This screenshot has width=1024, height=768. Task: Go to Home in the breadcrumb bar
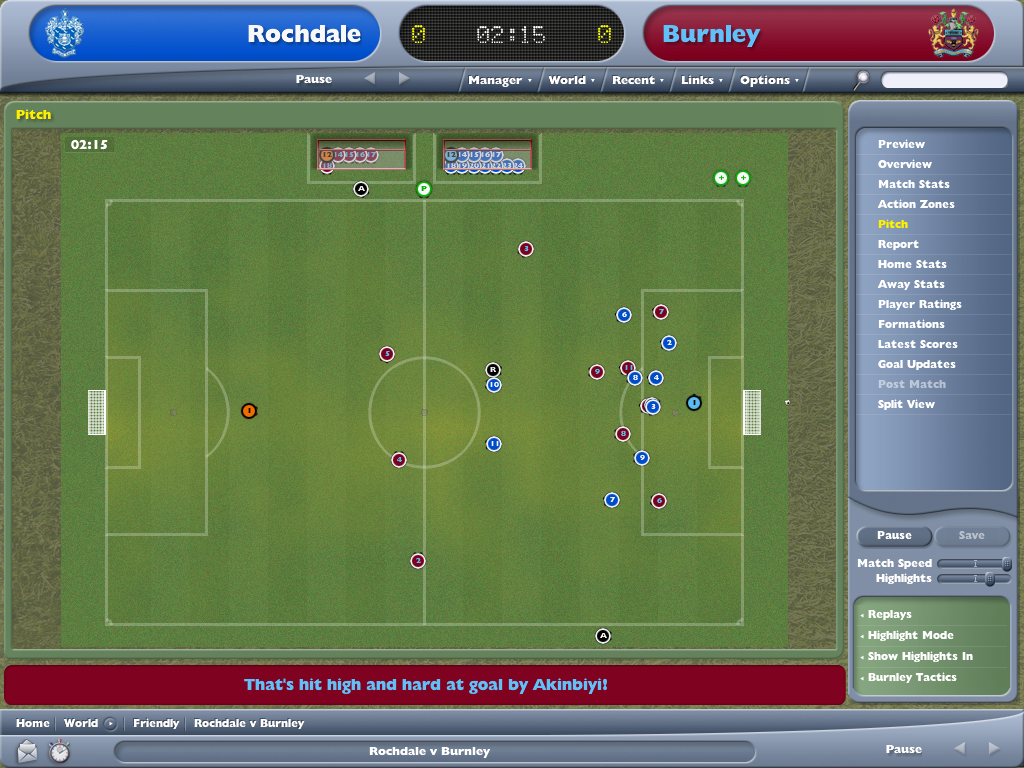tap(32, 723)
